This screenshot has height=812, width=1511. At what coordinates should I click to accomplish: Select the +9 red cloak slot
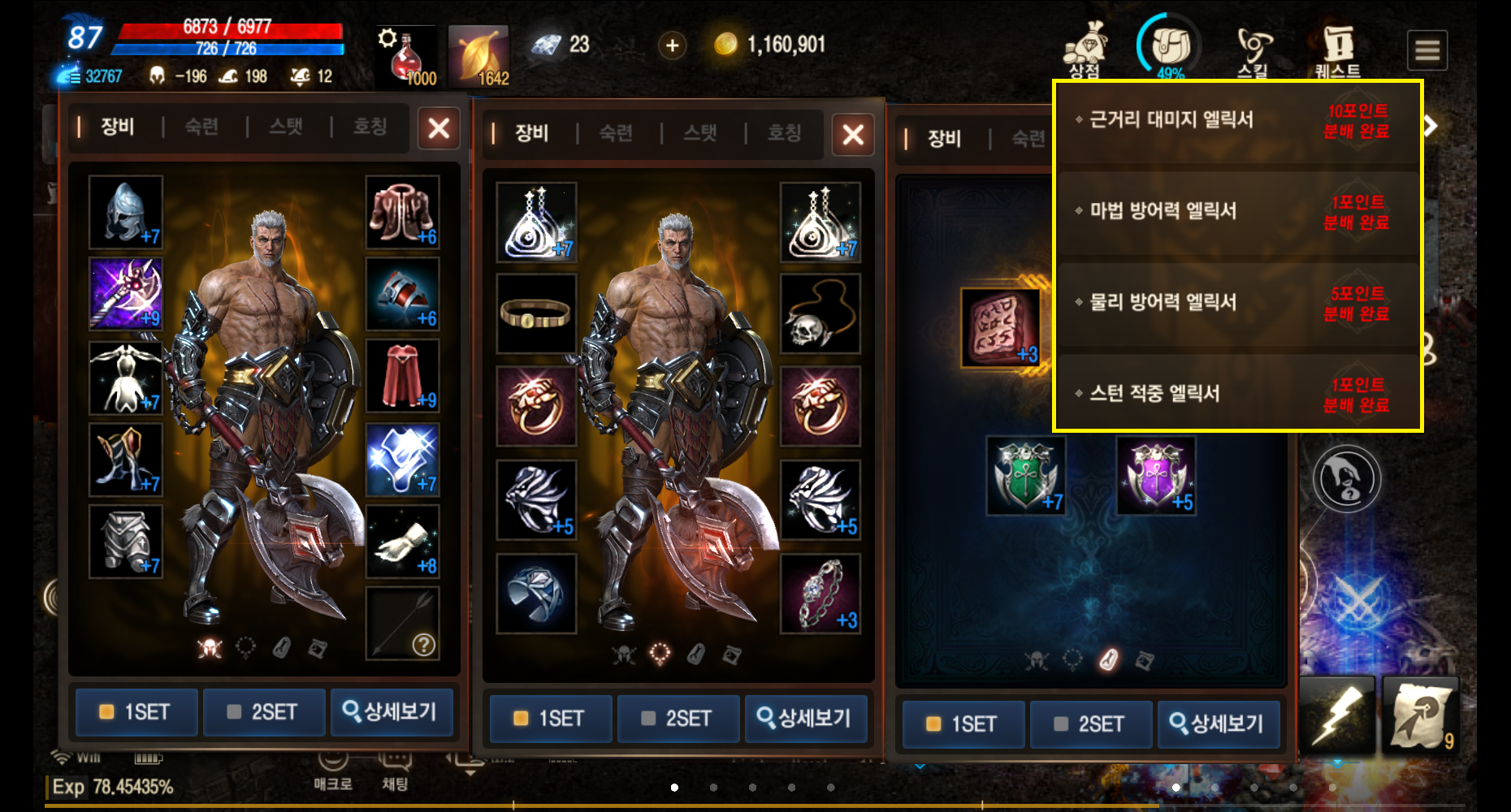[402, 376]
